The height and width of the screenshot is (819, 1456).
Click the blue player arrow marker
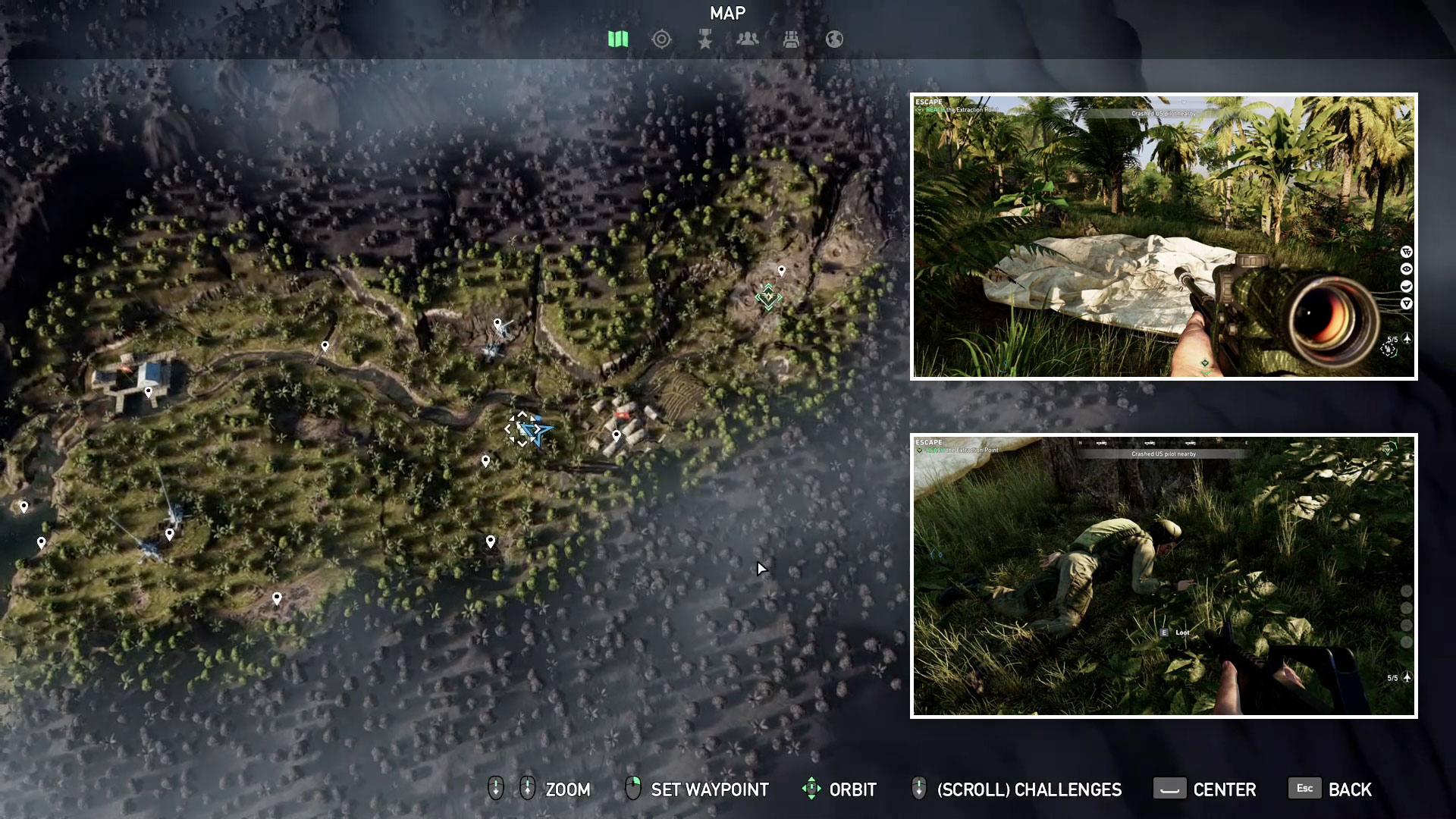[536, 431]
